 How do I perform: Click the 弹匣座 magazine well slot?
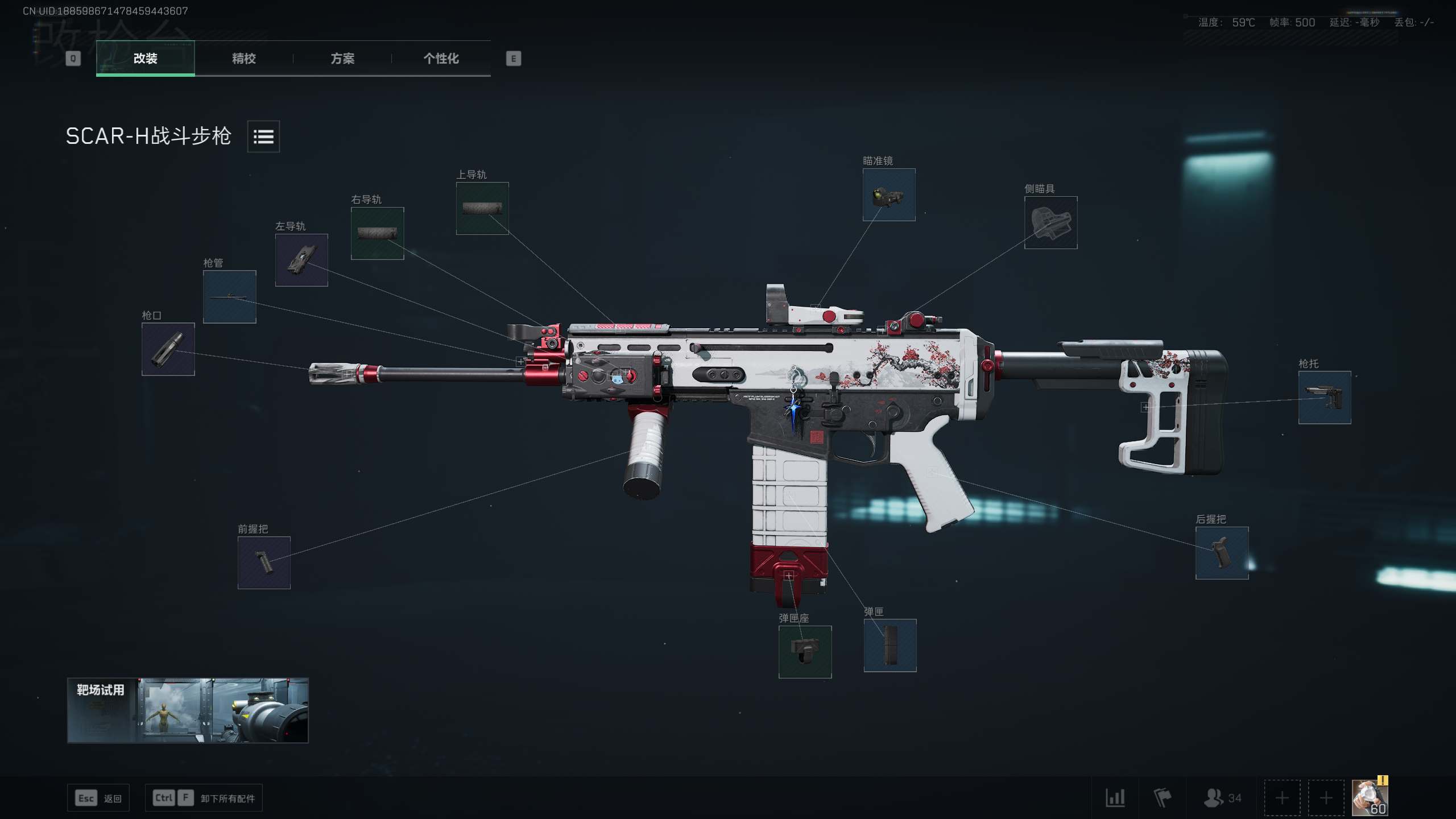805,652
